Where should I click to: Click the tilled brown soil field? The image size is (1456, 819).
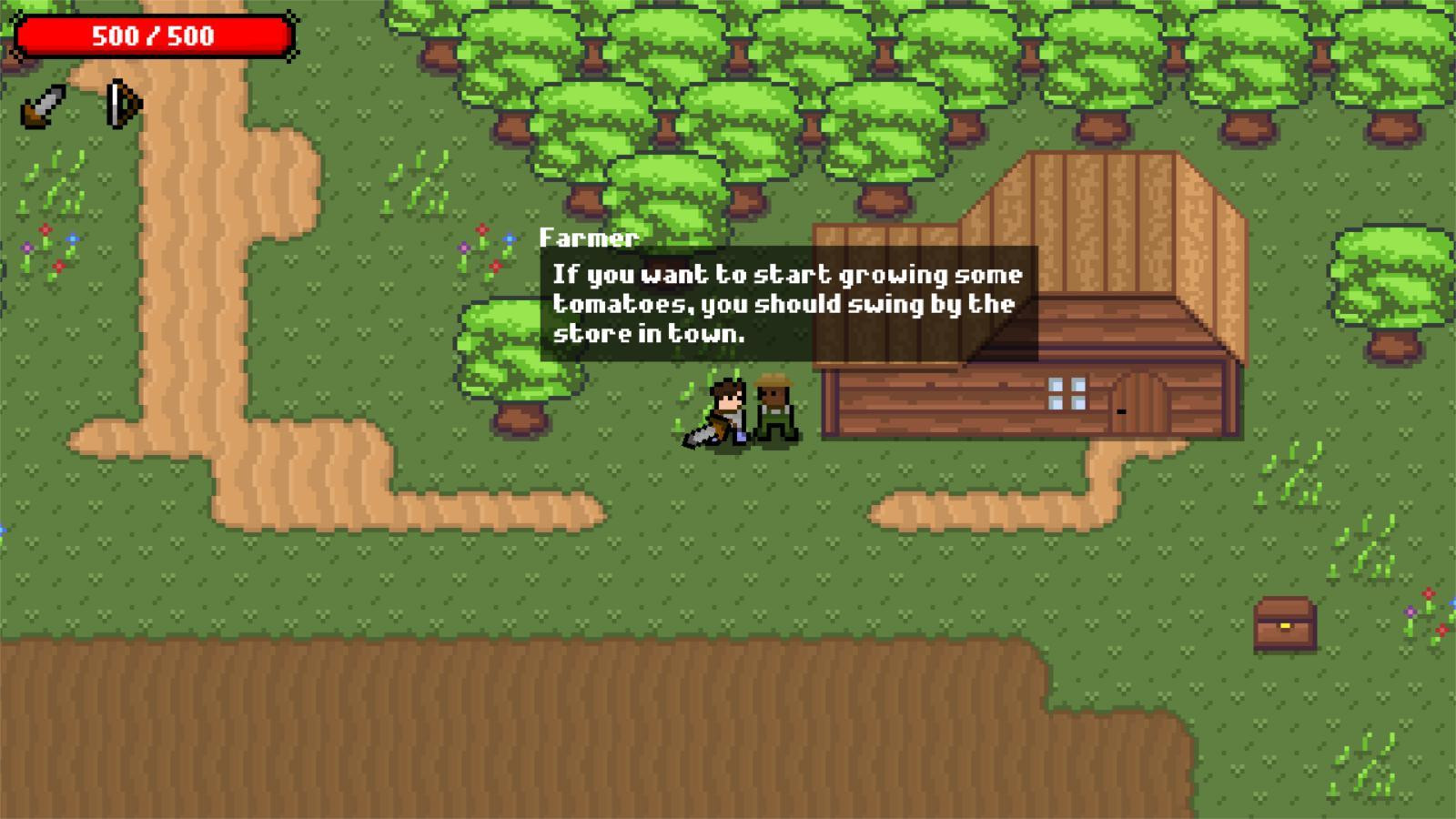tap(455, 728)
